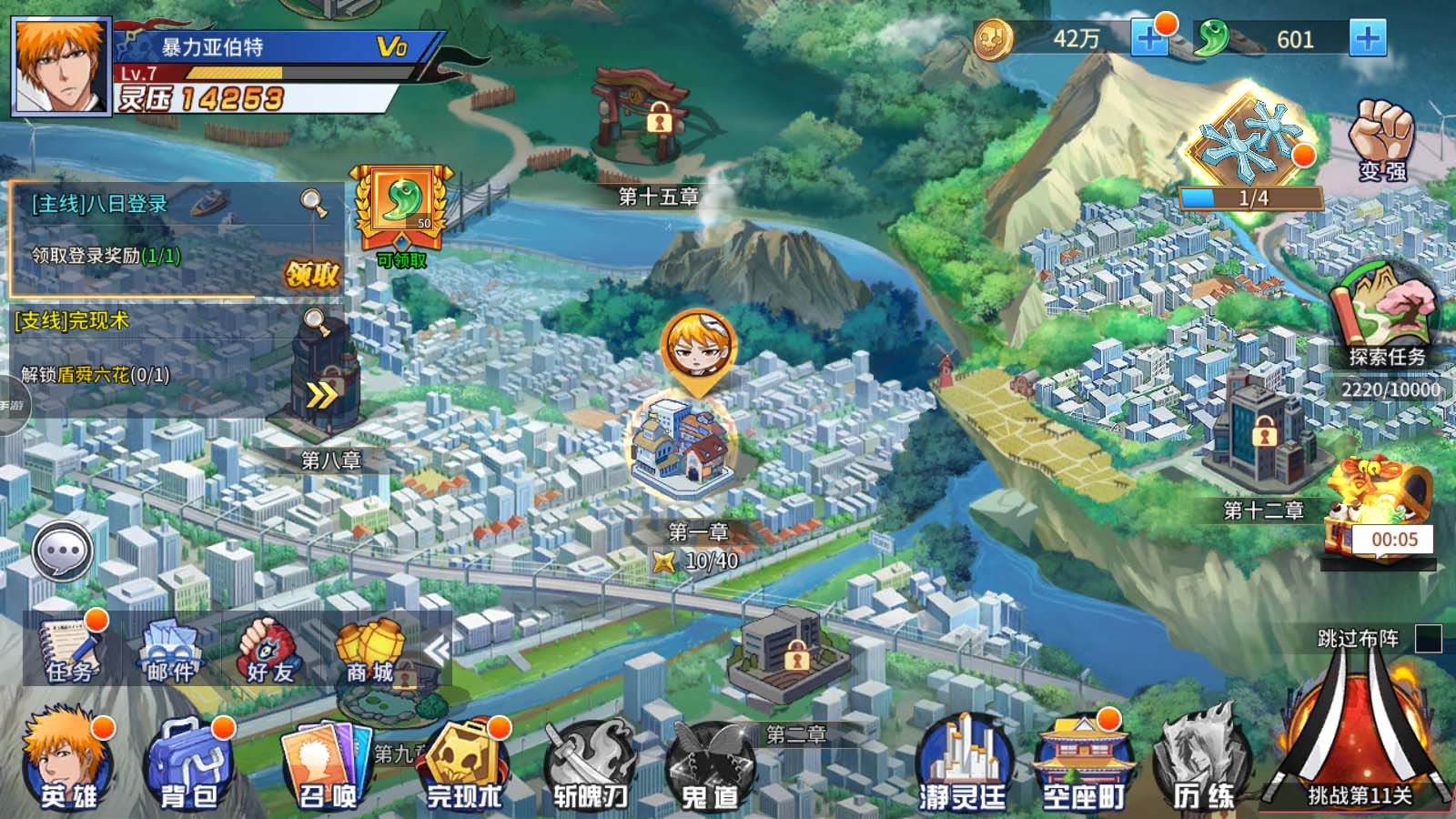Open the 英雄 heroes menu

point(68,764)
